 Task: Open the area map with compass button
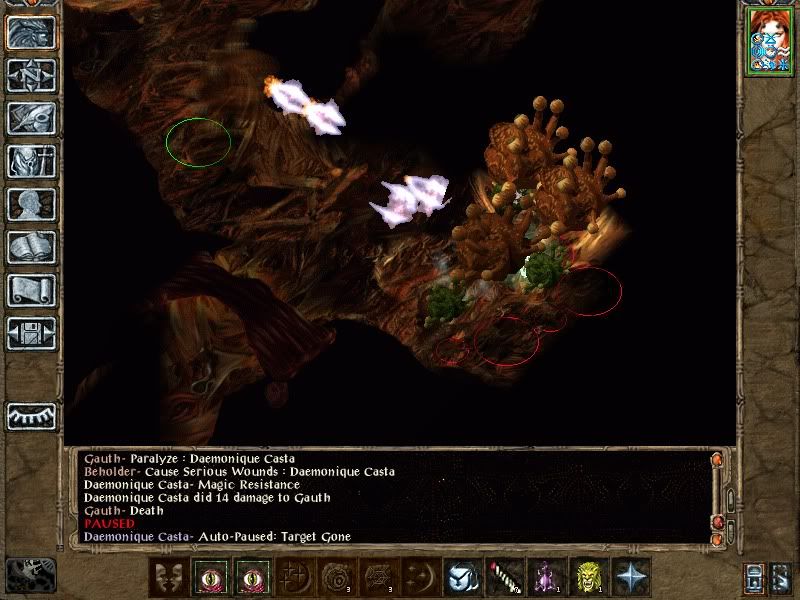[x=31, y=75]
